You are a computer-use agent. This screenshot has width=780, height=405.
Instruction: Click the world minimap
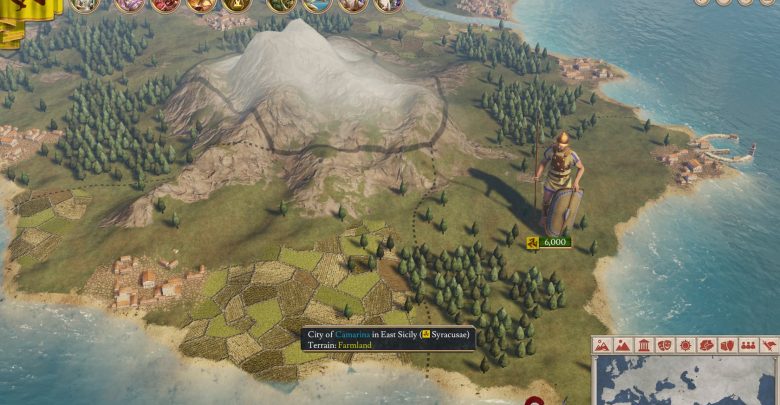click(x=687, y=381)
